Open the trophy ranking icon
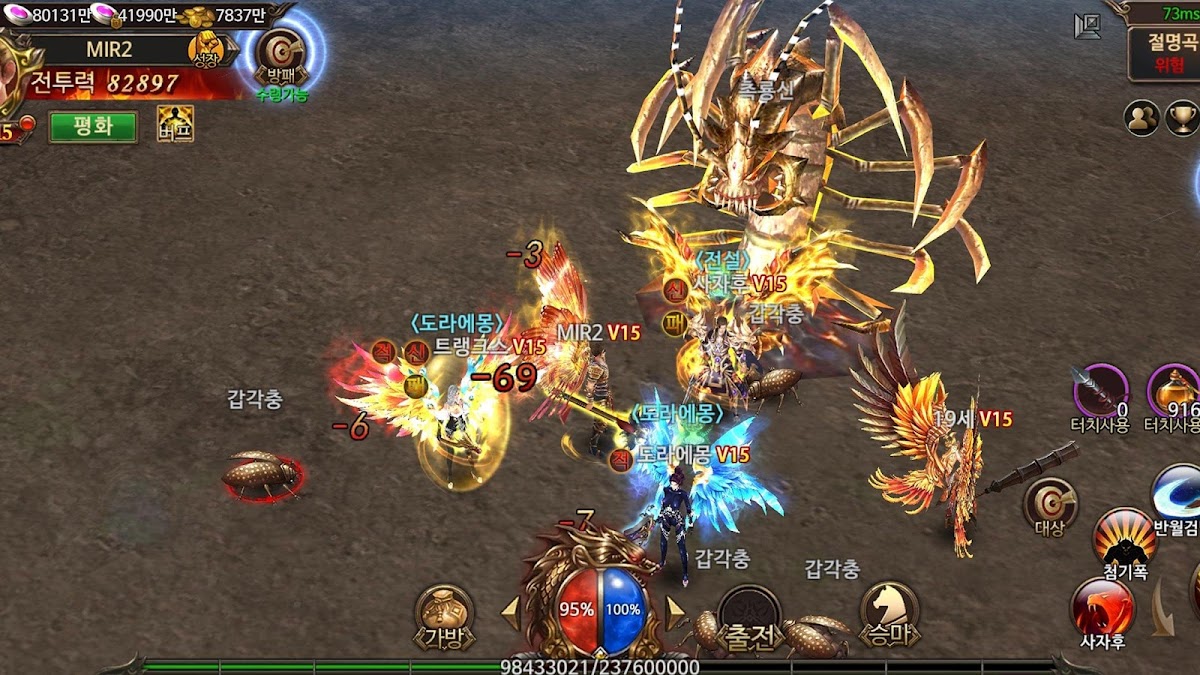Image resolution: width=1200 pixels, height=675 pixels. 1183,118
